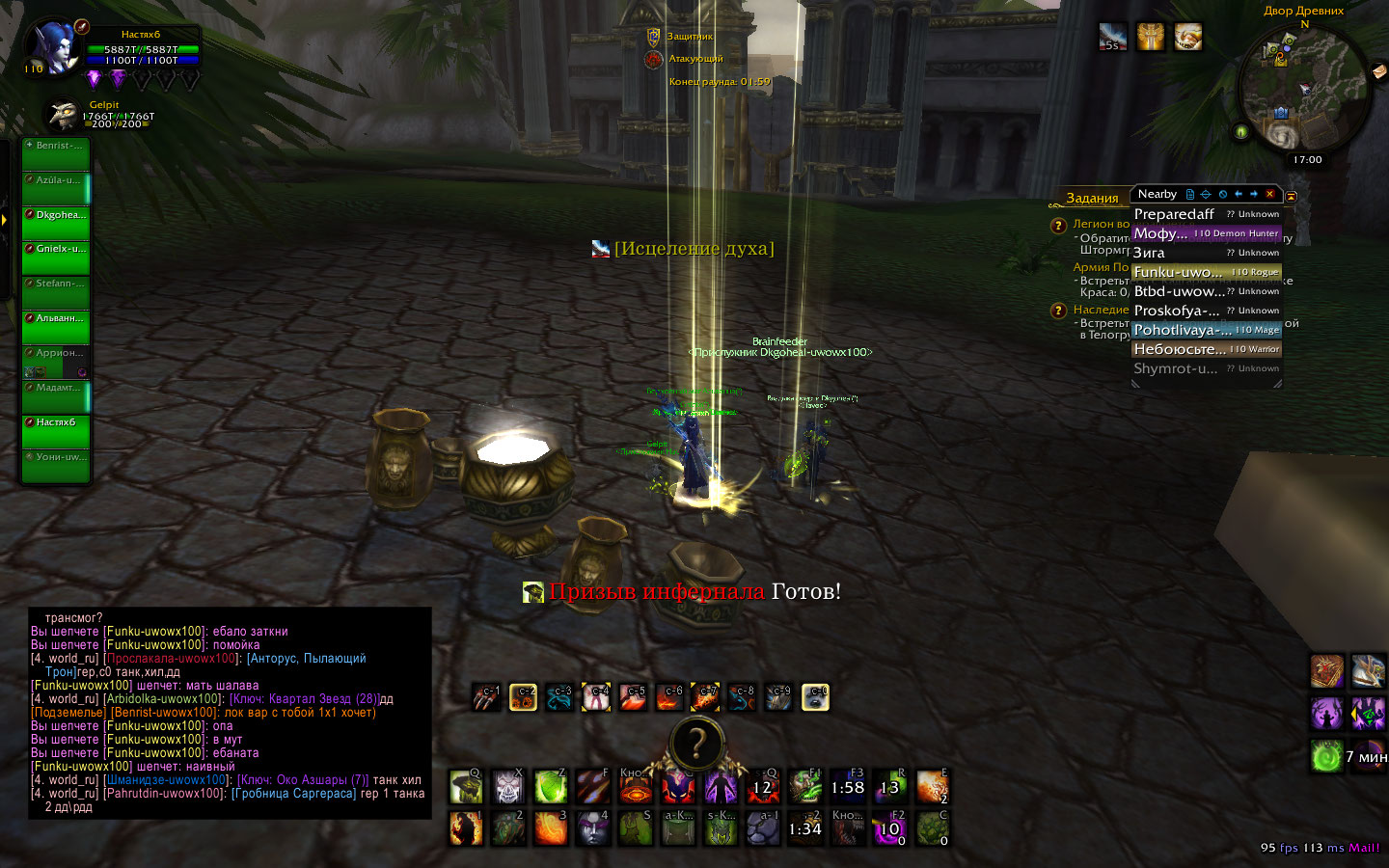Select the Gelpit pet frame

pyautogui.click(x=66, y=115)
